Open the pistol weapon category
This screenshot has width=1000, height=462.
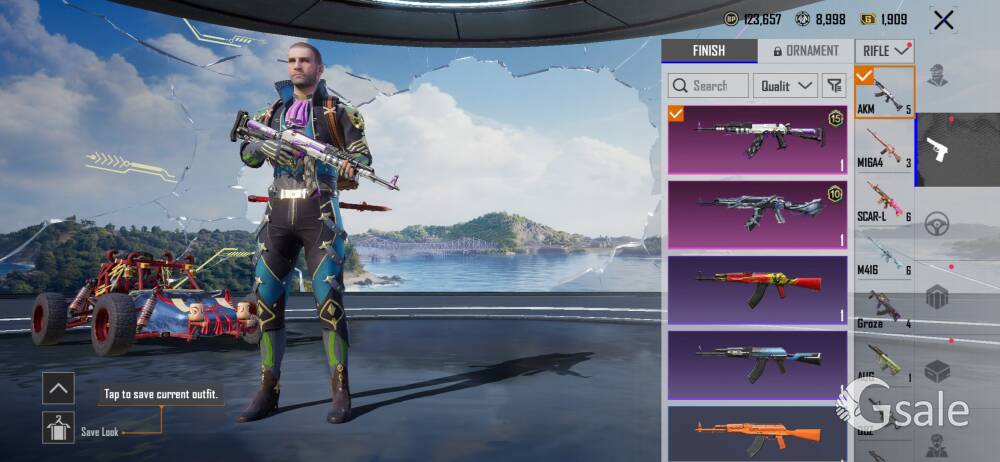940,150
